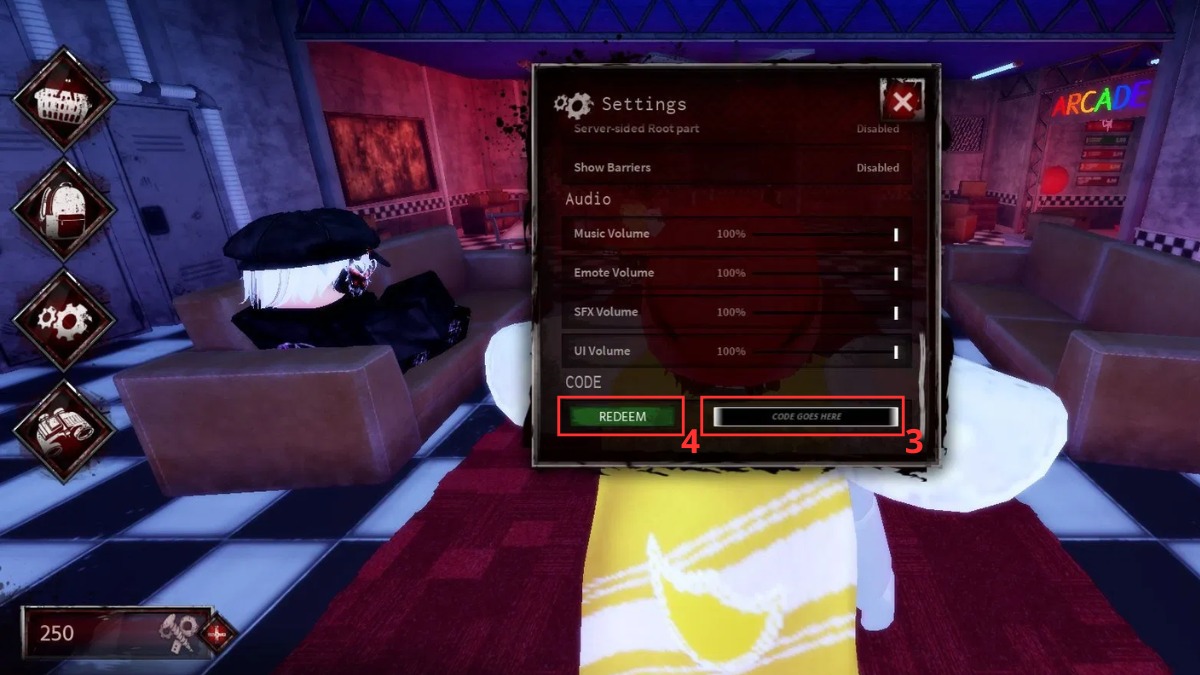Viewport: 1200px width, 675px height.
Task: Click the SFX Volume slider handle
Action: tap(896, 312)
